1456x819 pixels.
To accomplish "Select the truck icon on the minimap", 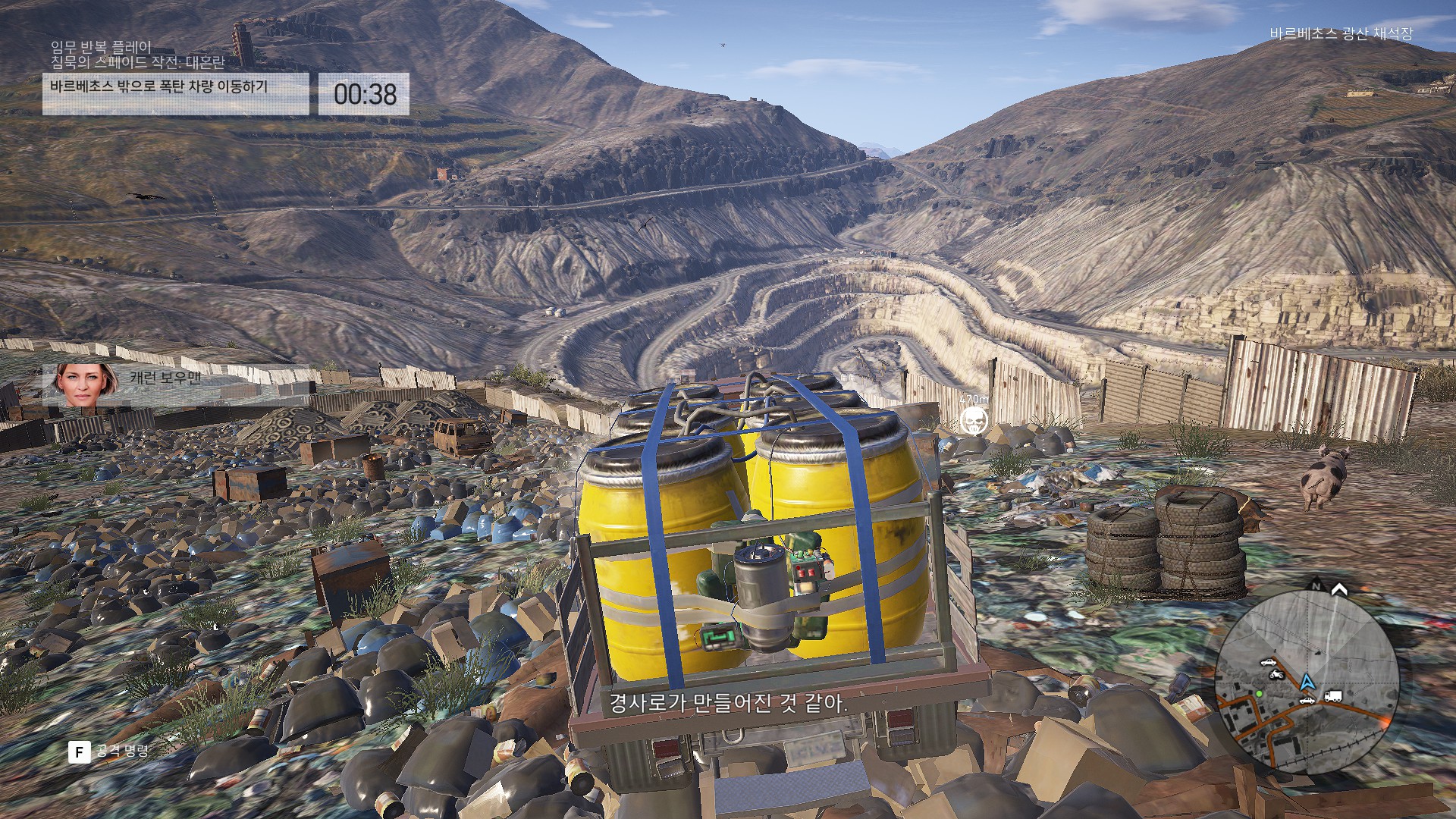I will pos(1333,696).
